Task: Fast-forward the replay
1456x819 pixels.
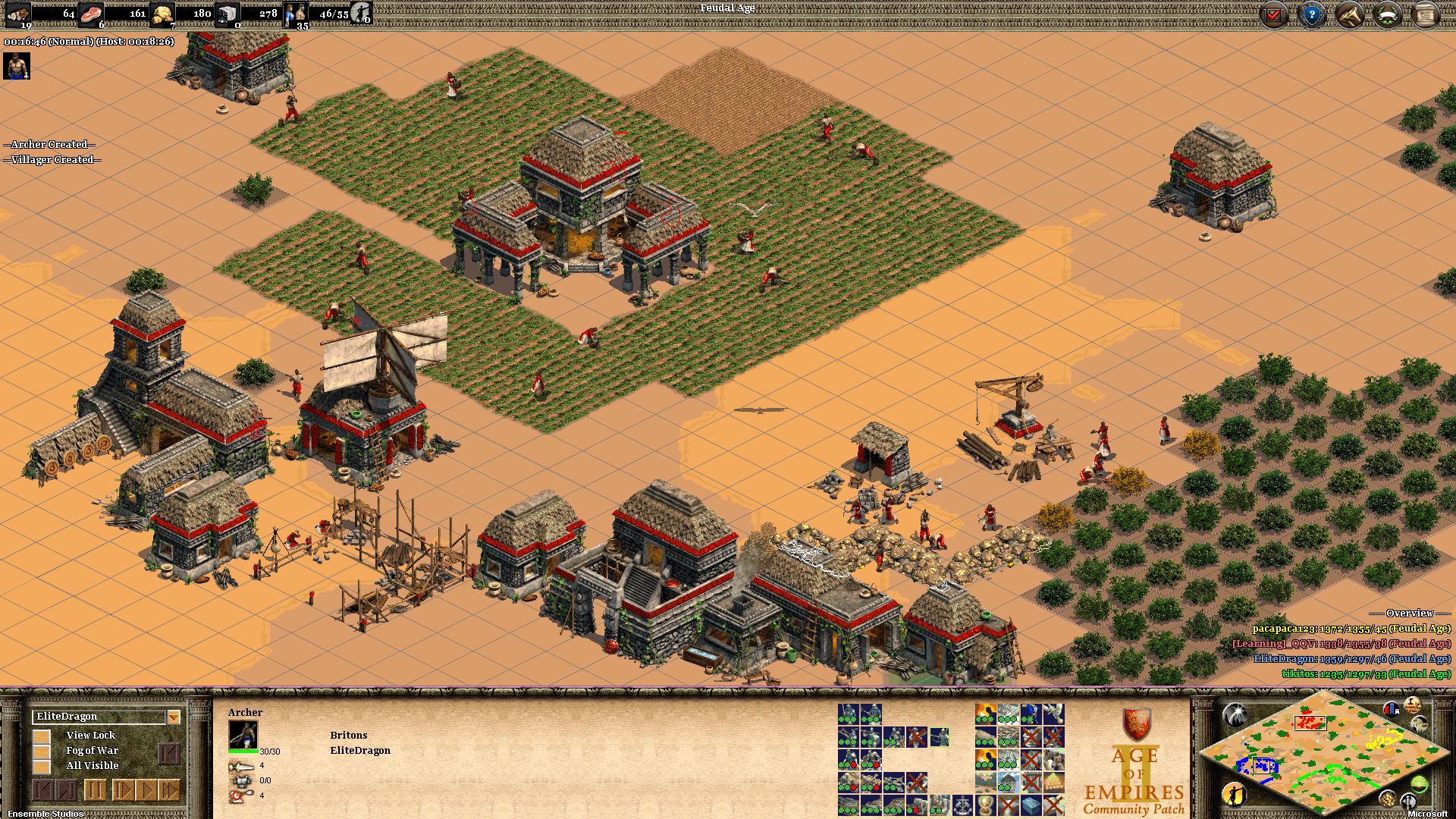Action: [x=170, y=791]
